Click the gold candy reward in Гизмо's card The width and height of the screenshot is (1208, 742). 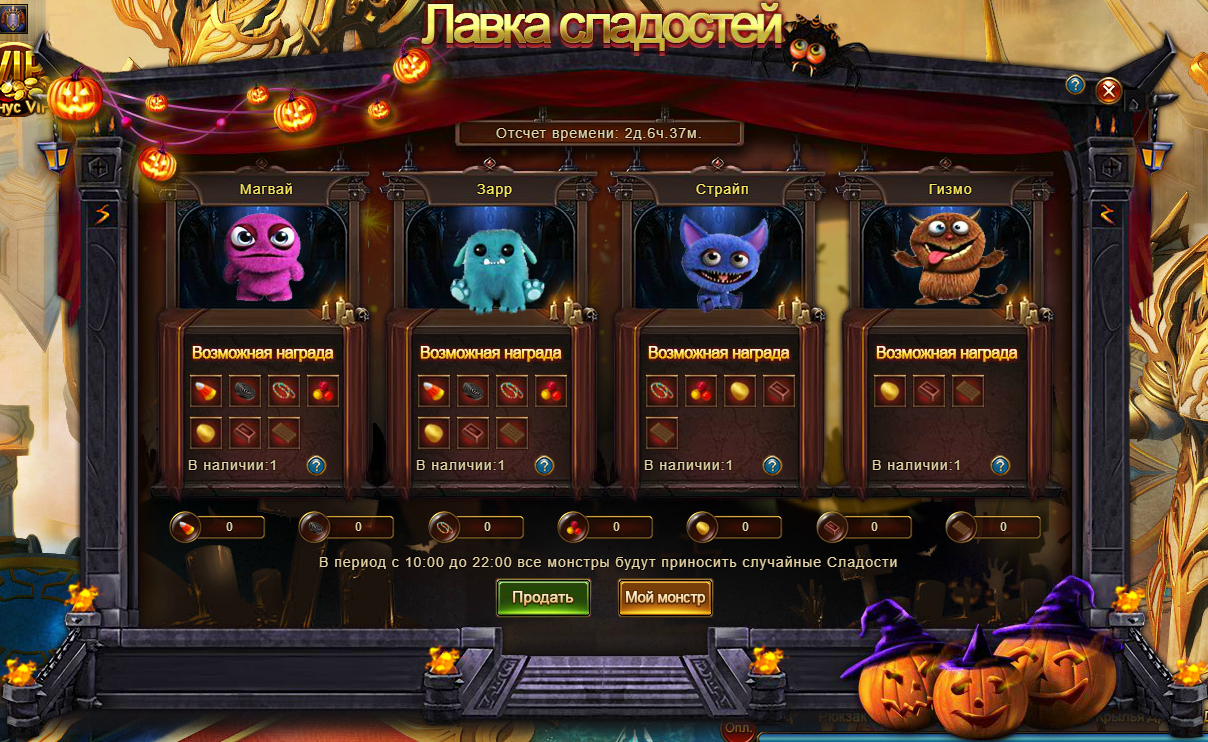tap(890, 390)
